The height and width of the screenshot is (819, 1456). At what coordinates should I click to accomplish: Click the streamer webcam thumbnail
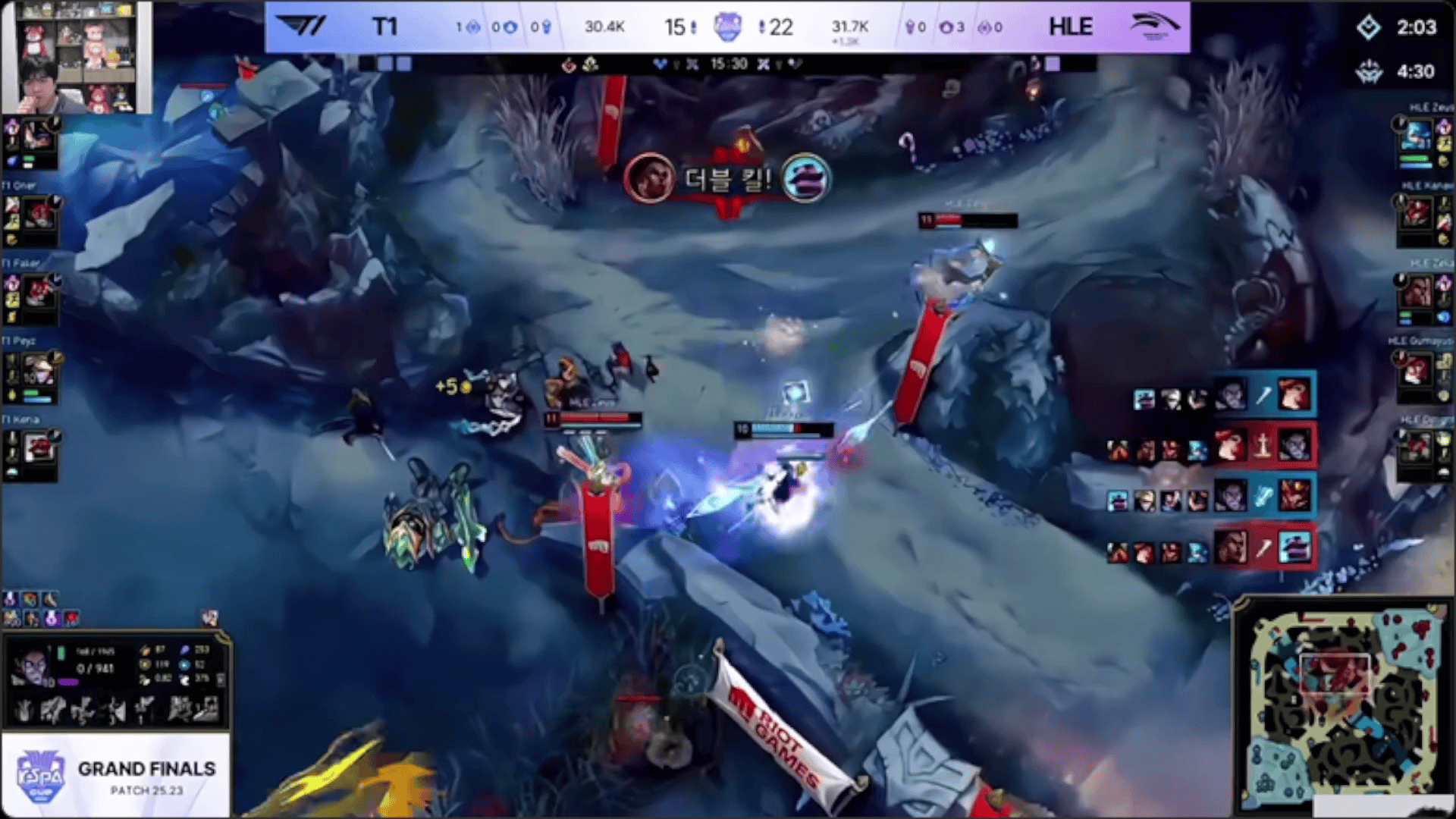pyautogui.click(x=77, y=58)
